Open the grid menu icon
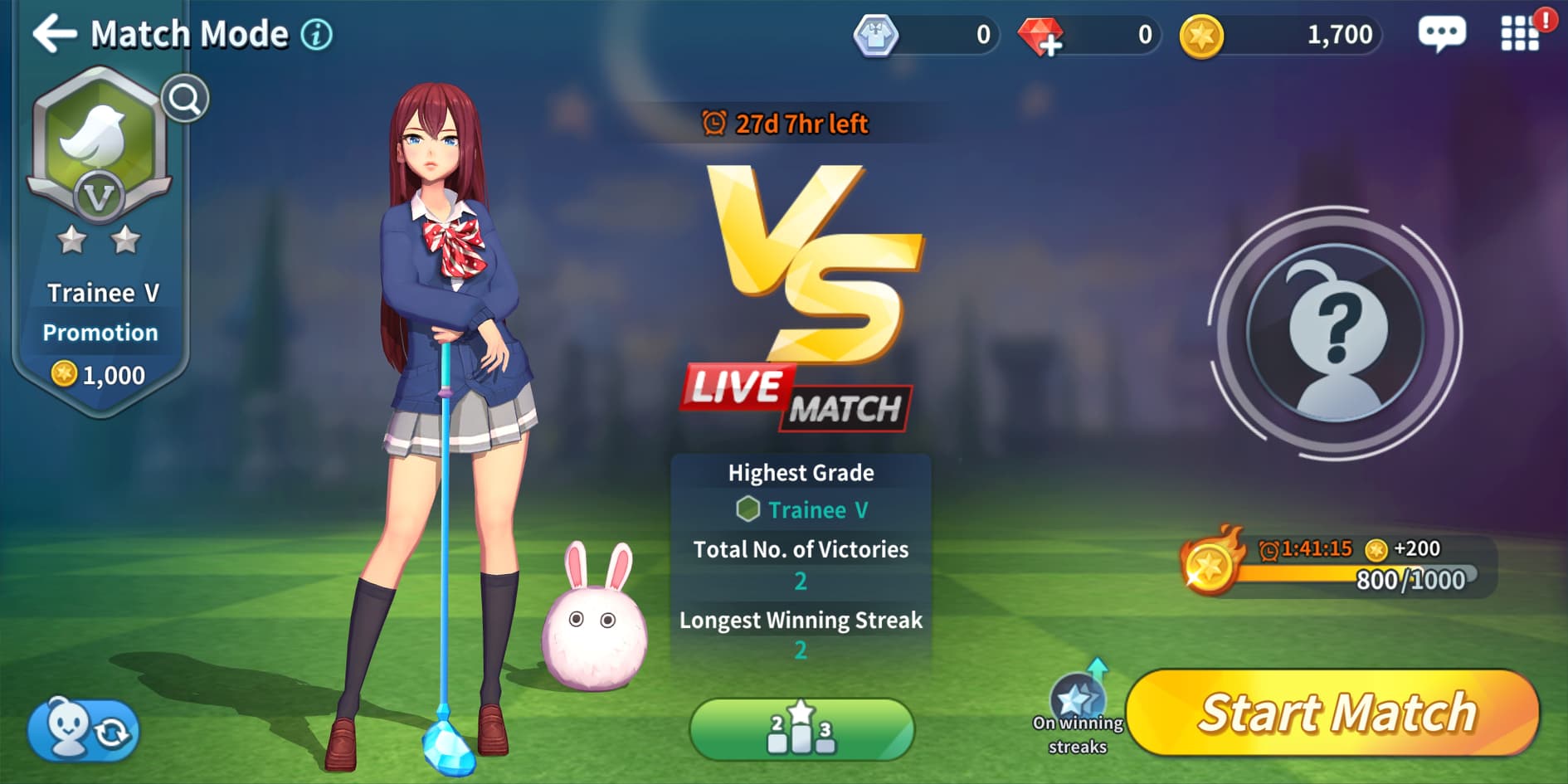The width and height of the screenshot is (1568, 784). 1519,35
